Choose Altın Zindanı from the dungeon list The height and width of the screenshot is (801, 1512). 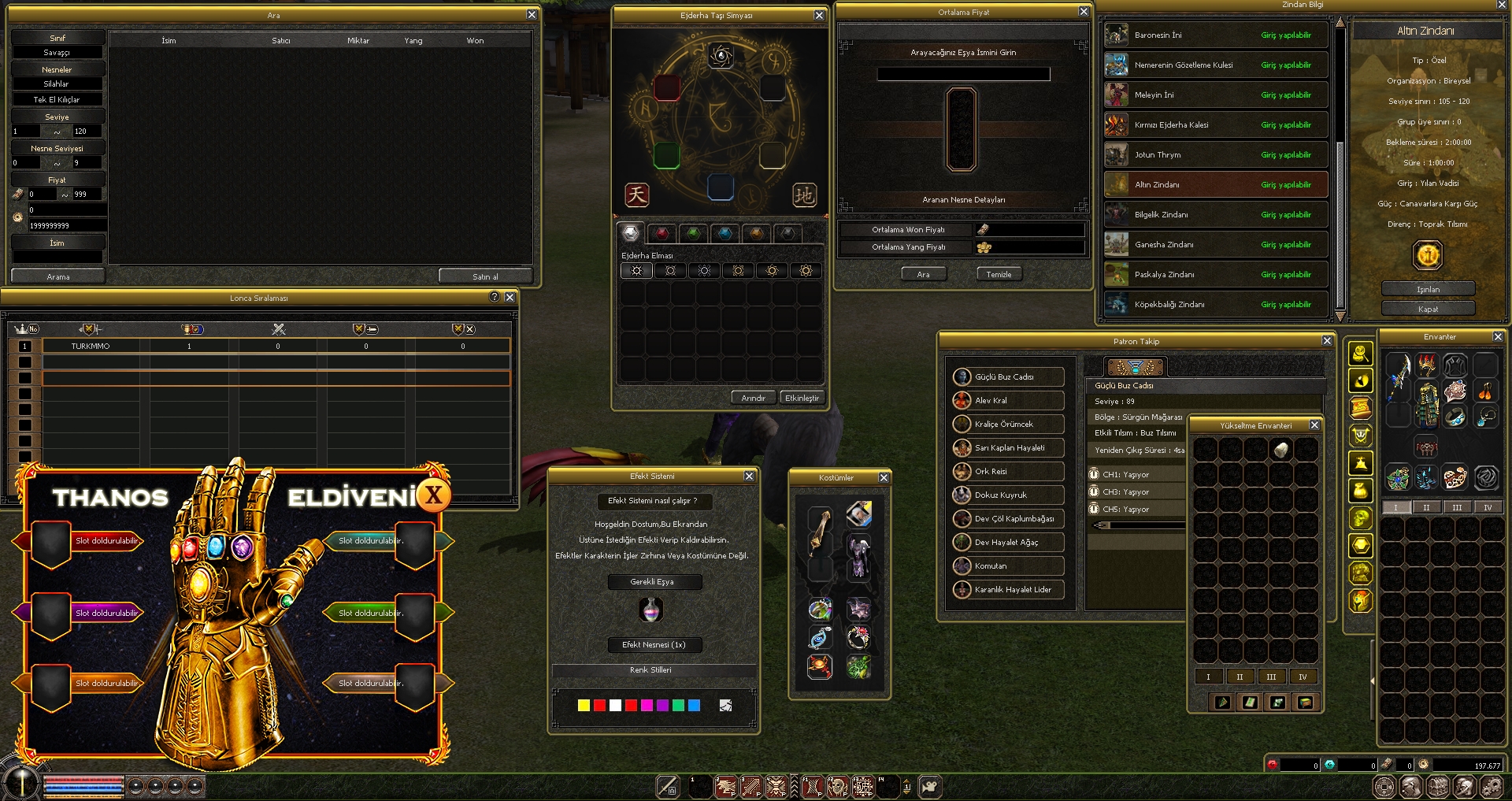click(1216, 184)
